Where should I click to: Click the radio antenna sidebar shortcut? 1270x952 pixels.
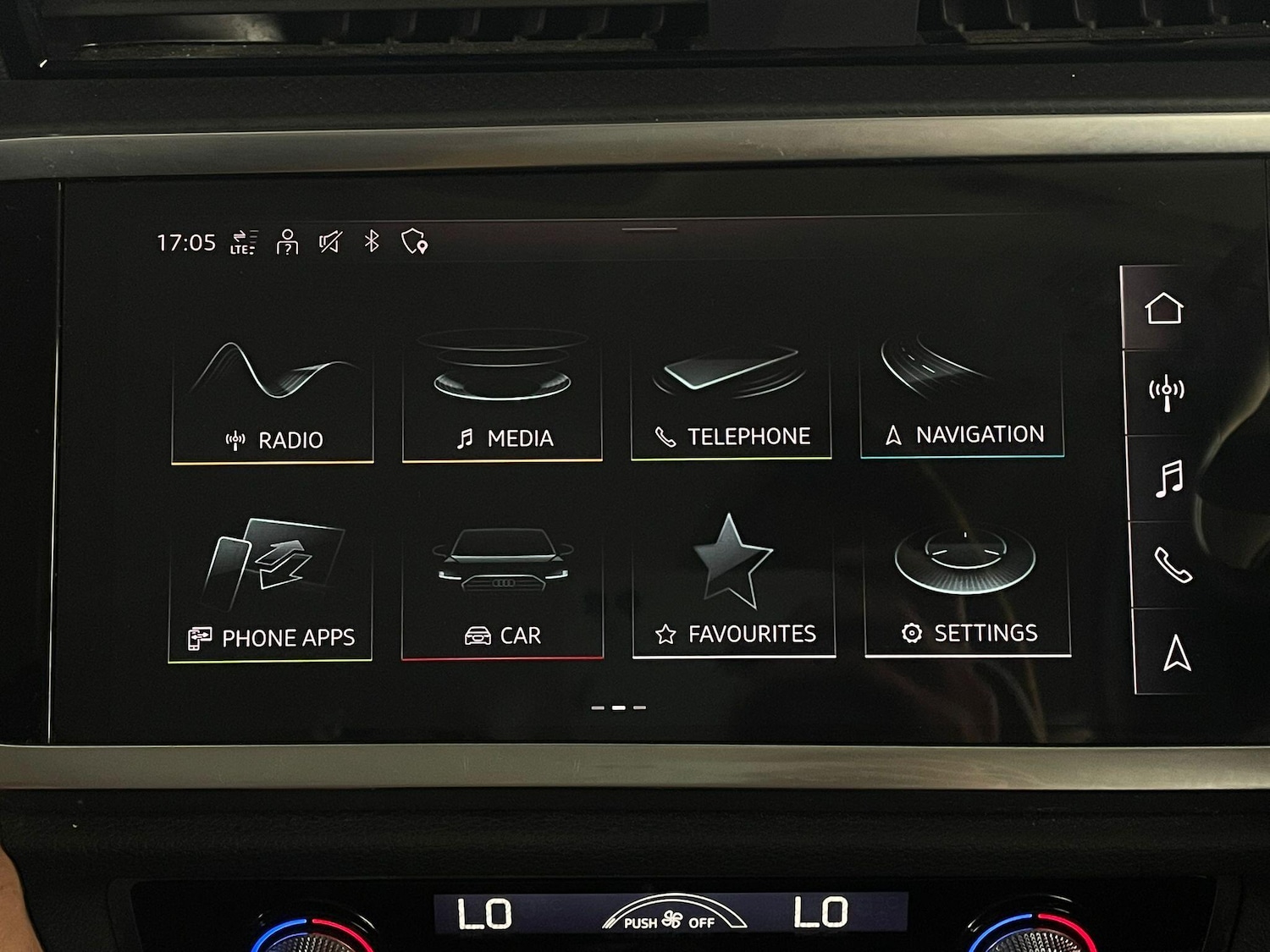[x=1166, y=393]
